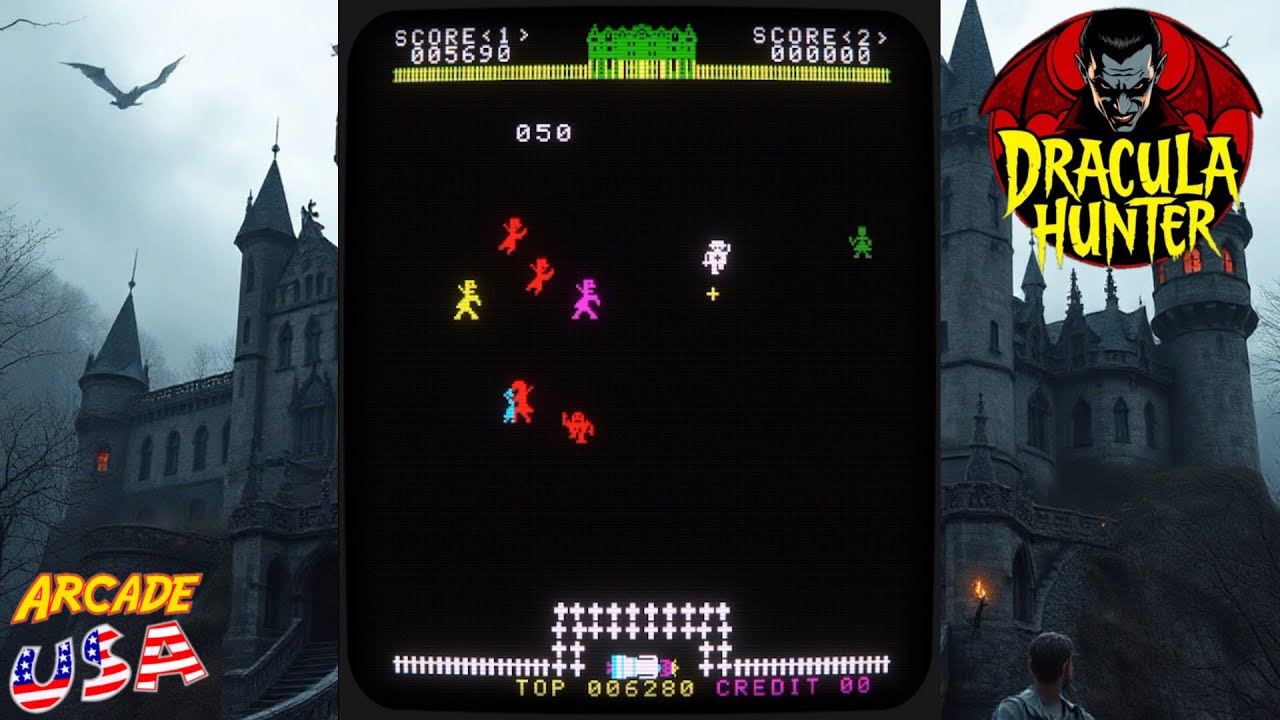Select the topmost red imp sprite
1280x720 pixels.
[513, 235]
